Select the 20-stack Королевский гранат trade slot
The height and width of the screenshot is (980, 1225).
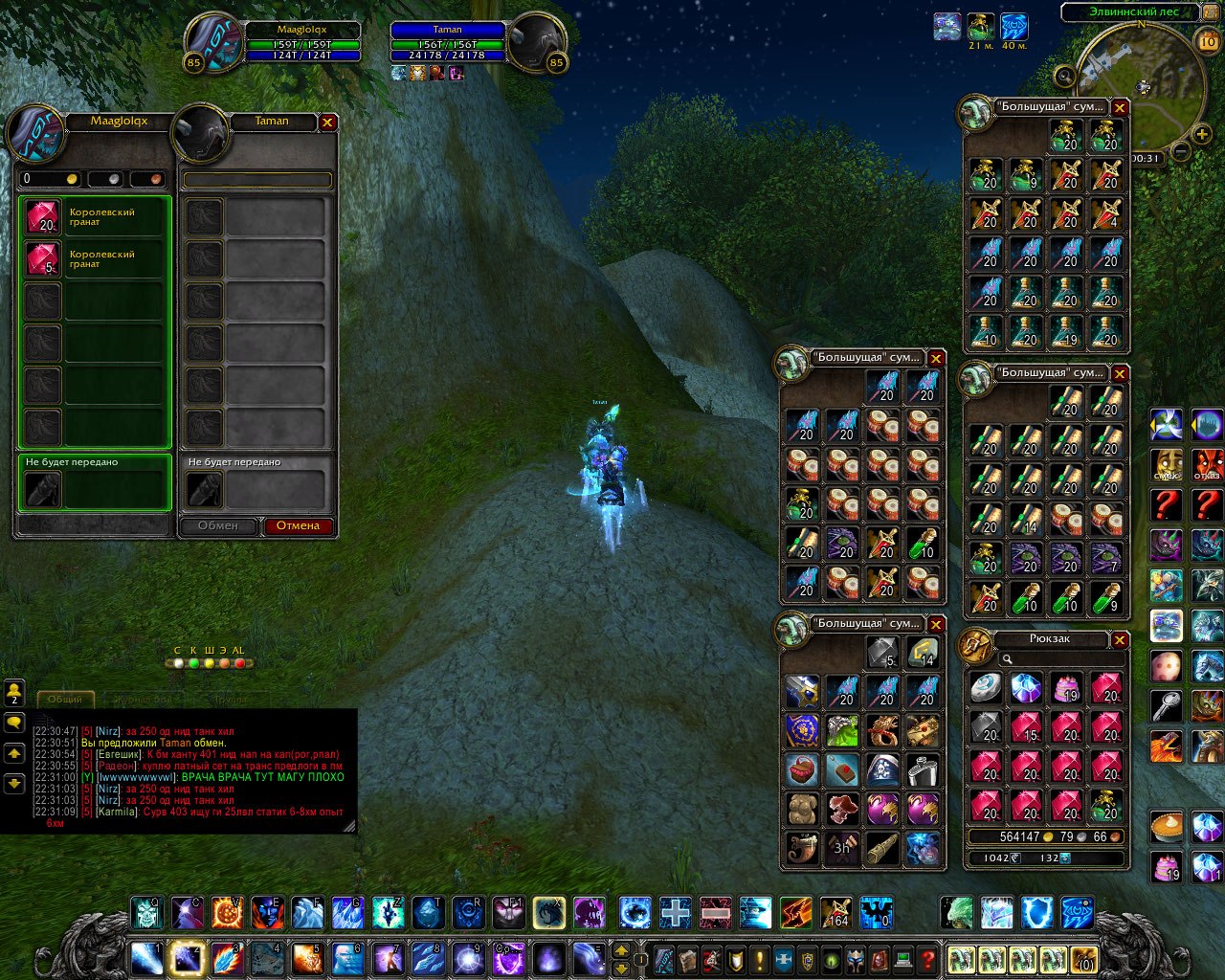(42, 217)
